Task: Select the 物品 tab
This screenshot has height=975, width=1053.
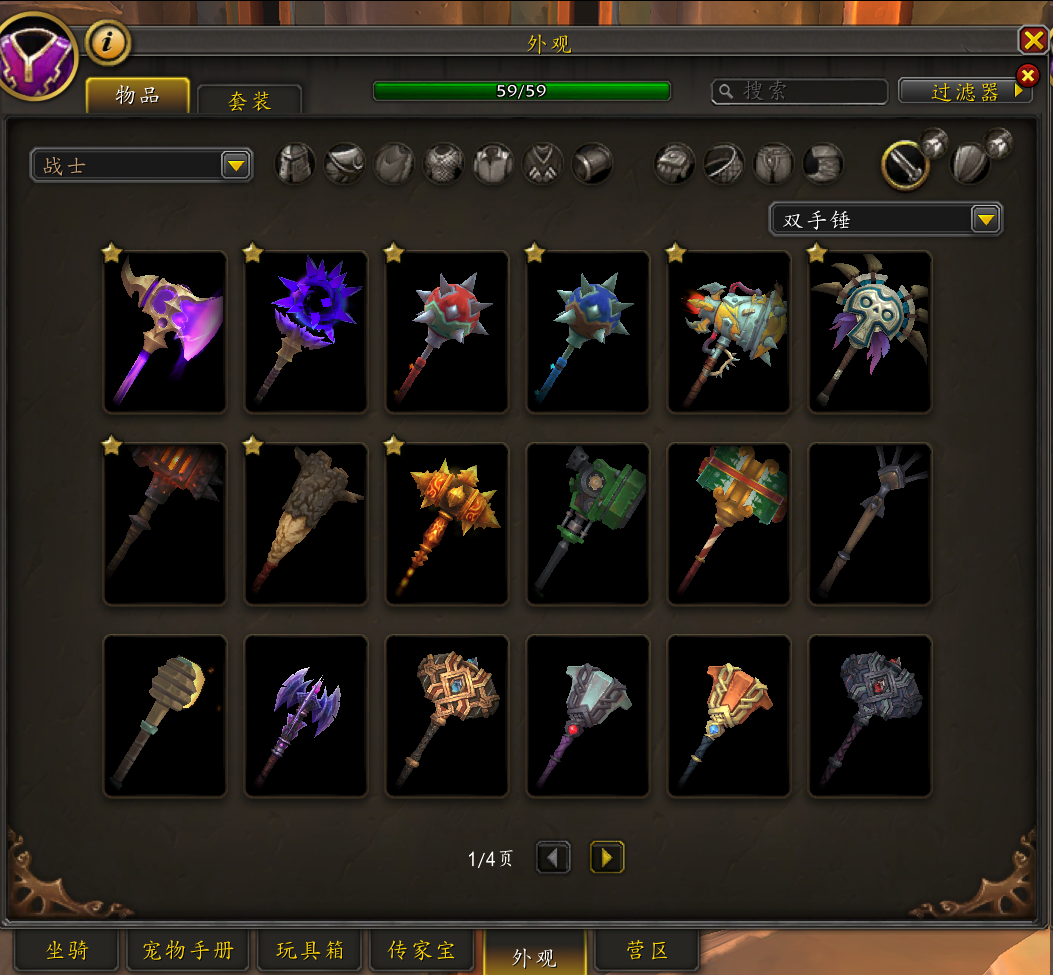Action: coord(138,96)
